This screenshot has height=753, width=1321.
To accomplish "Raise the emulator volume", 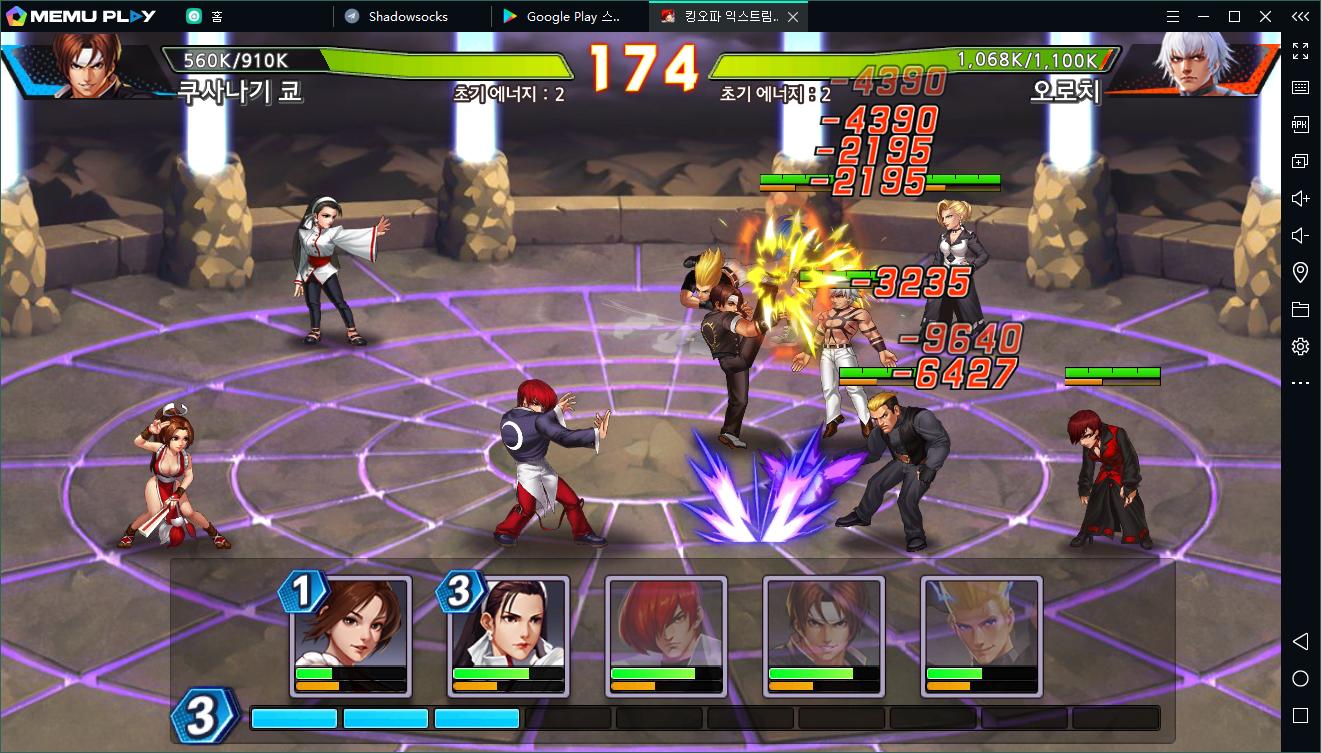I will [1300, 198].
